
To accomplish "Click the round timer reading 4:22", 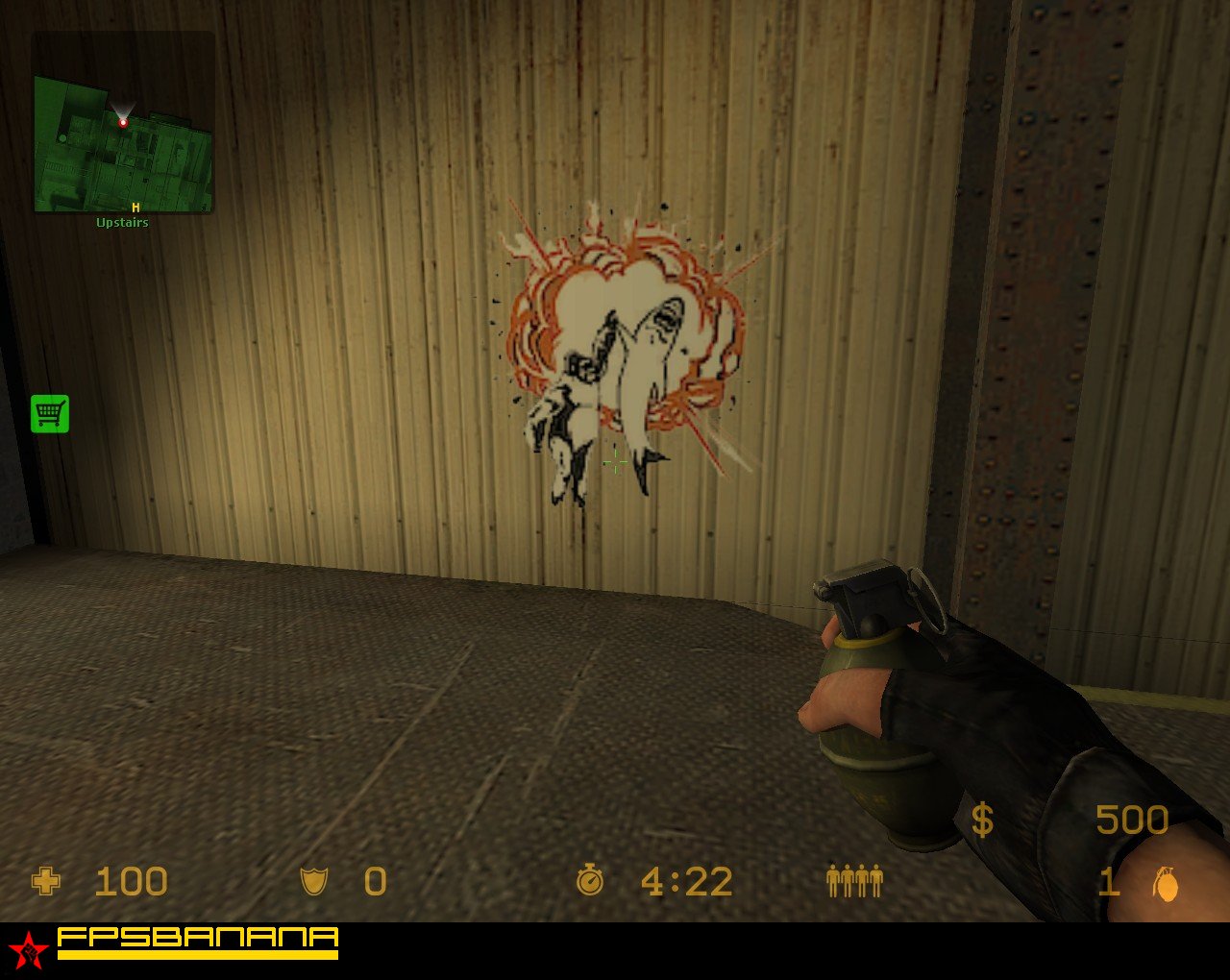I will [687, 880].
